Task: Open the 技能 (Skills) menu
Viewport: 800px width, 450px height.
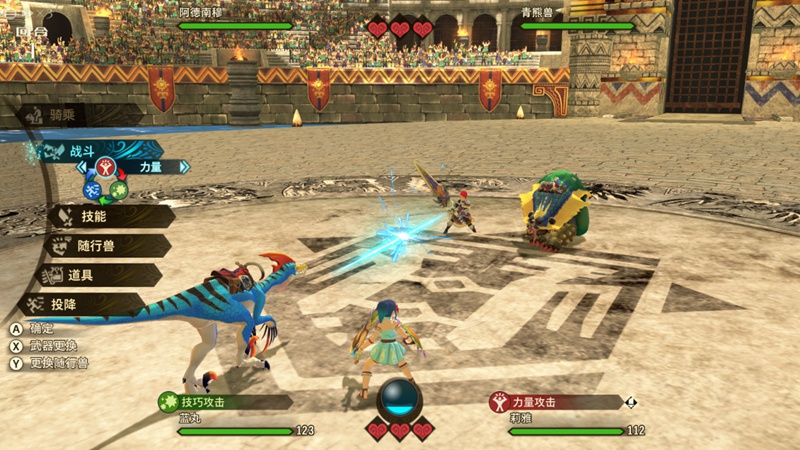Action: coord(100,216)
